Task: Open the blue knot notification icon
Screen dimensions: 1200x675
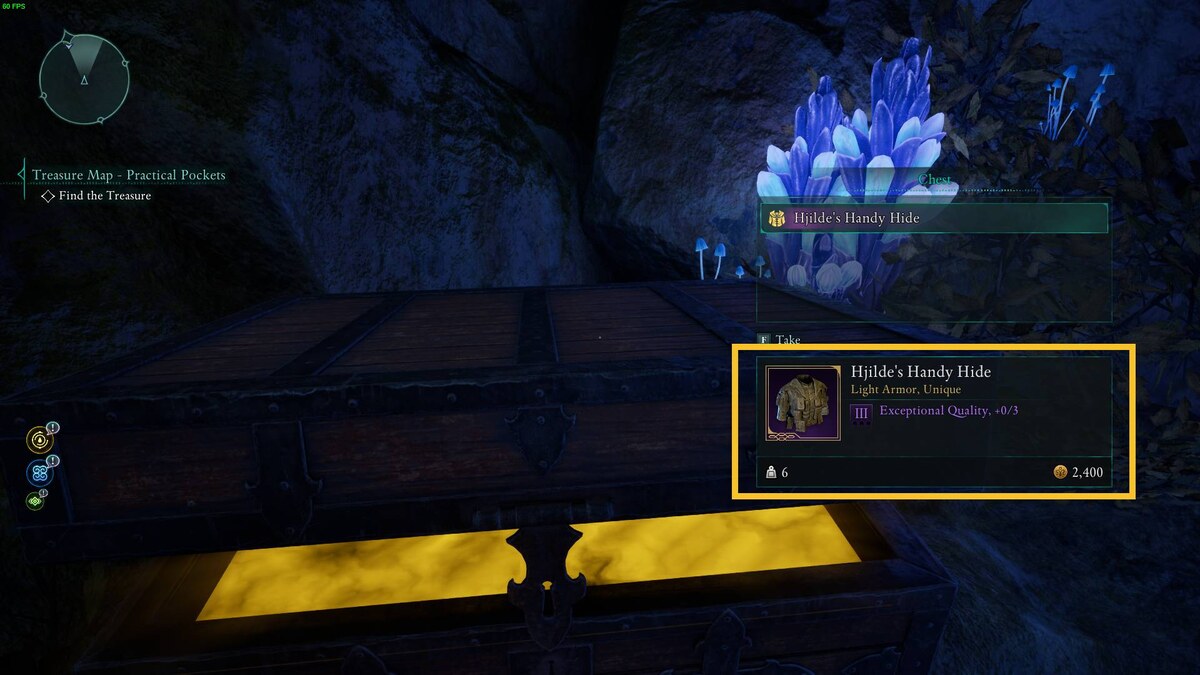Action: coord(40,473)
